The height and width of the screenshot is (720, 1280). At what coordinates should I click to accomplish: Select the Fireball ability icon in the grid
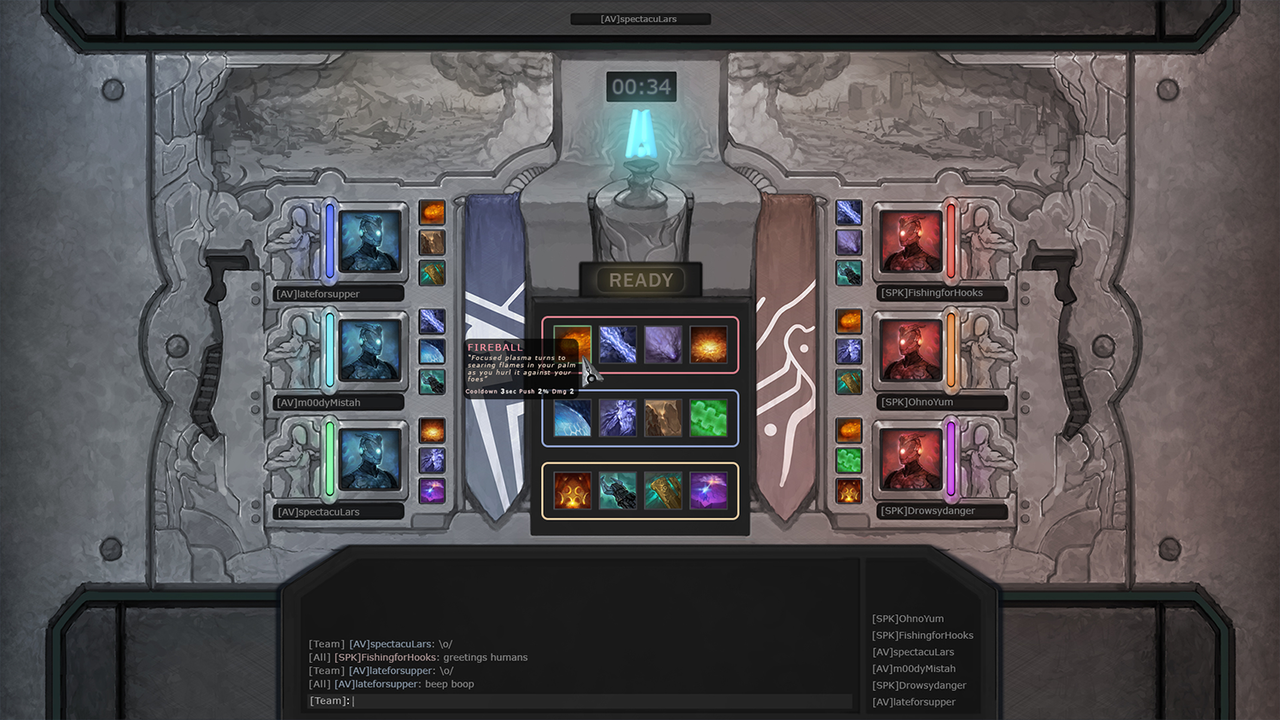coord(572,344)
